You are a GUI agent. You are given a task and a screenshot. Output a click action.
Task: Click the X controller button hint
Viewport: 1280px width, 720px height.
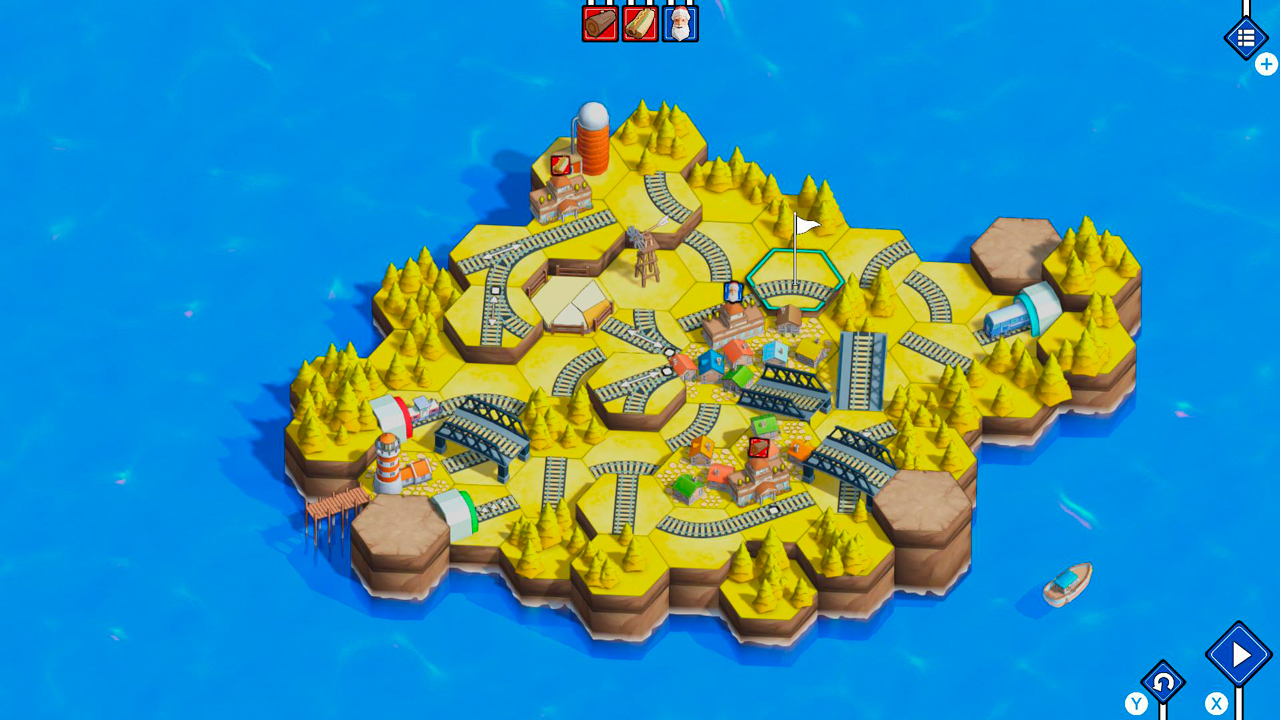pyautogui.click(x=1216, y=703)
